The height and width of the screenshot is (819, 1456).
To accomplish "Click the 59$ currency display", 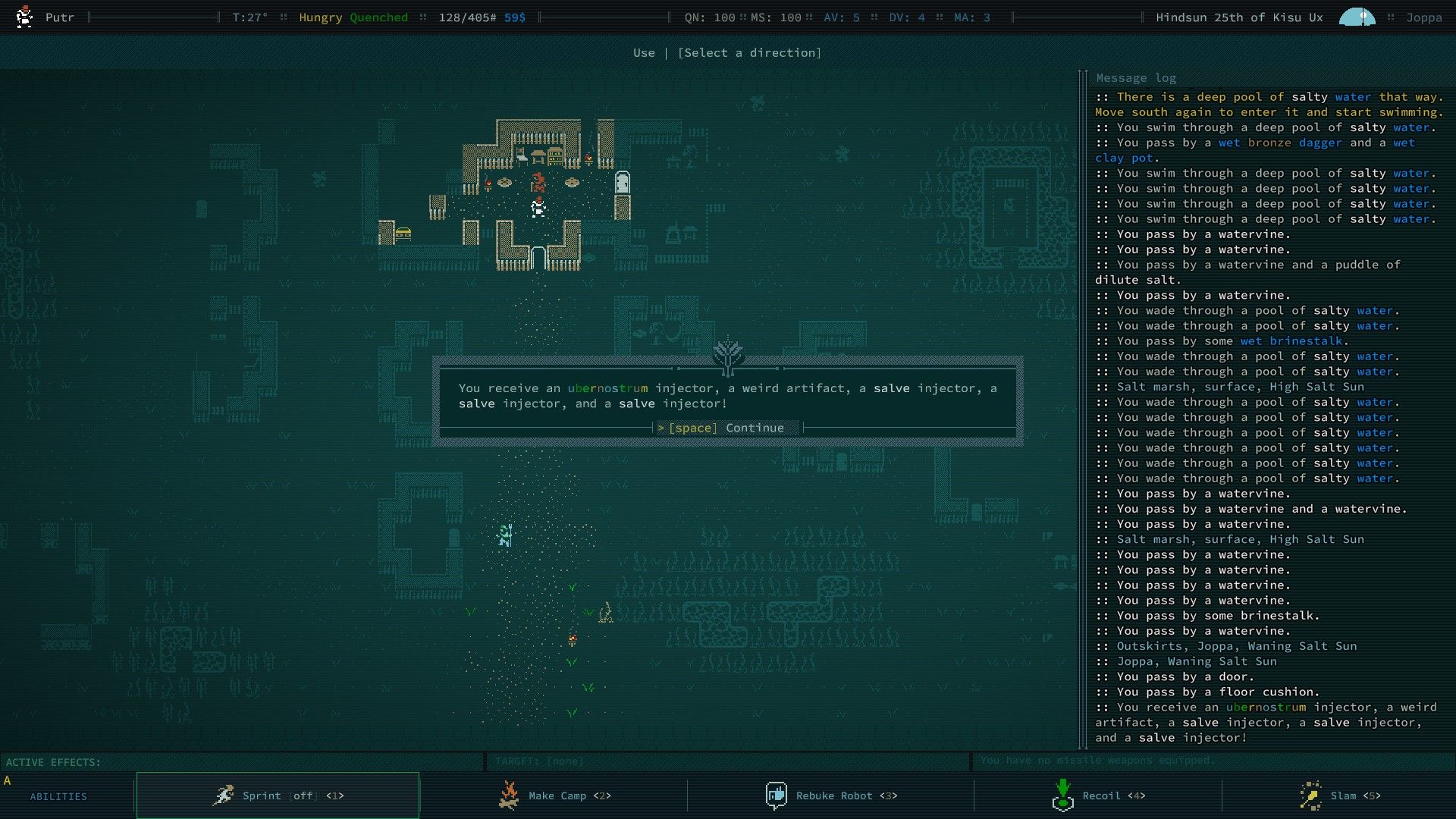I will tap(514, 16).
